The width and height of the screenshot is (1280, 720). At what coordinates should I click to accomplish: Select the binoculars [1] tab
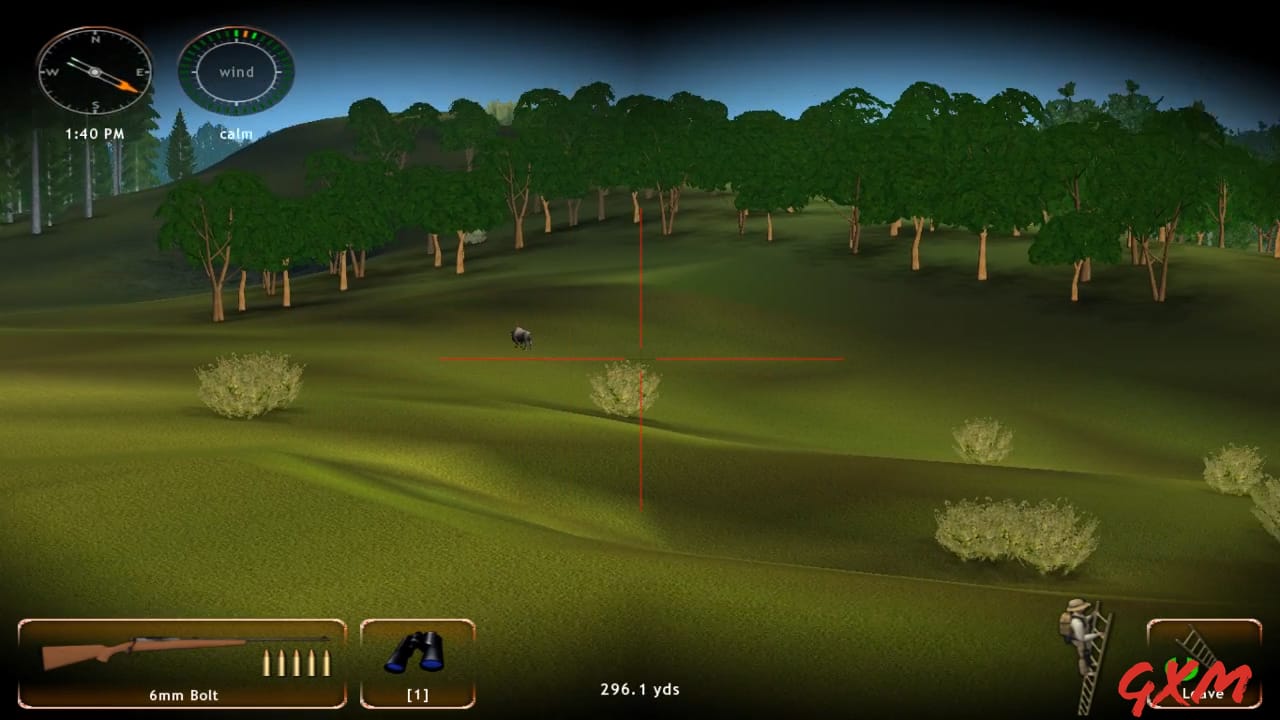click(418, 694)
